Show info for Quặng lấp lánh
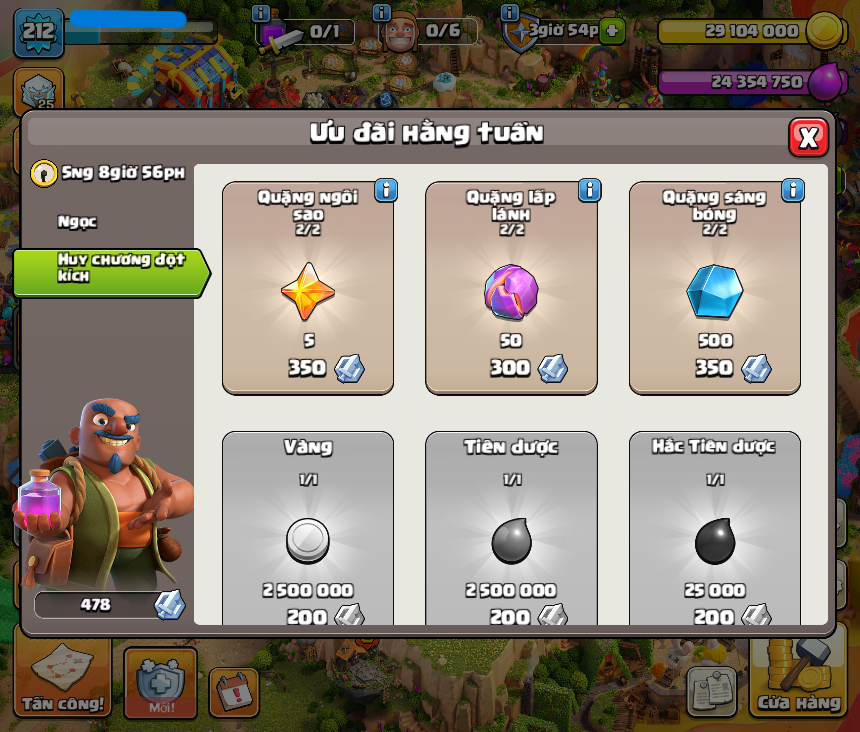This screenshot has height=732, width=860. pyautogui.click(x=589, y=190)
